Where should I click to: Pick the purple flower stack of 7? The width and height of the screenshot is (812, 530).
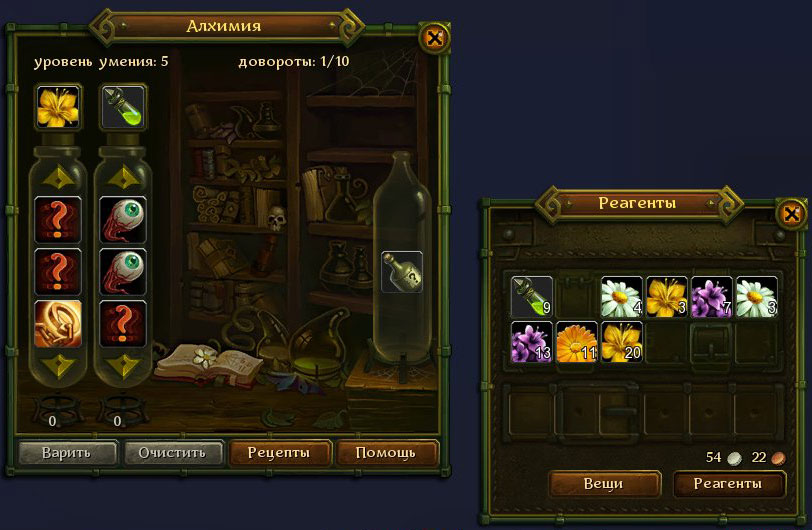pos(712,296)
